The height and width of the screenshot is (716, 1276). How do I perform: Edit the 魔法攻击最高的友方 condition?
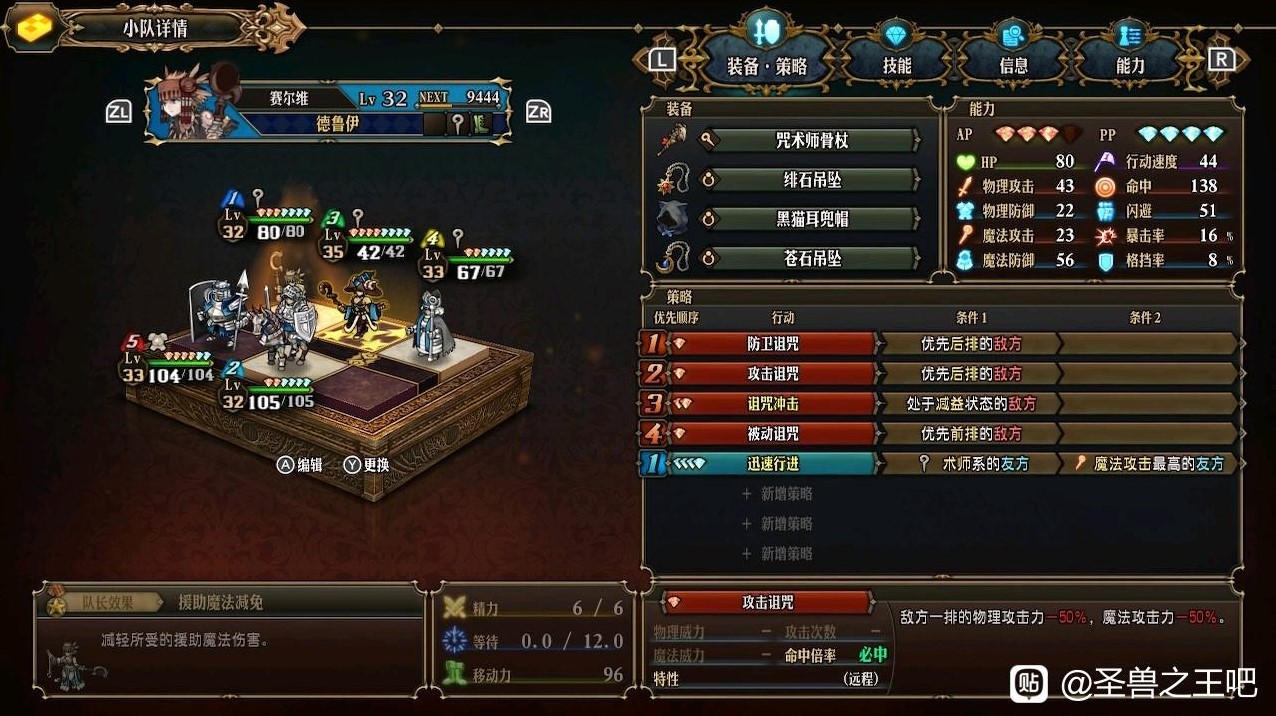tap(1150, 464)
